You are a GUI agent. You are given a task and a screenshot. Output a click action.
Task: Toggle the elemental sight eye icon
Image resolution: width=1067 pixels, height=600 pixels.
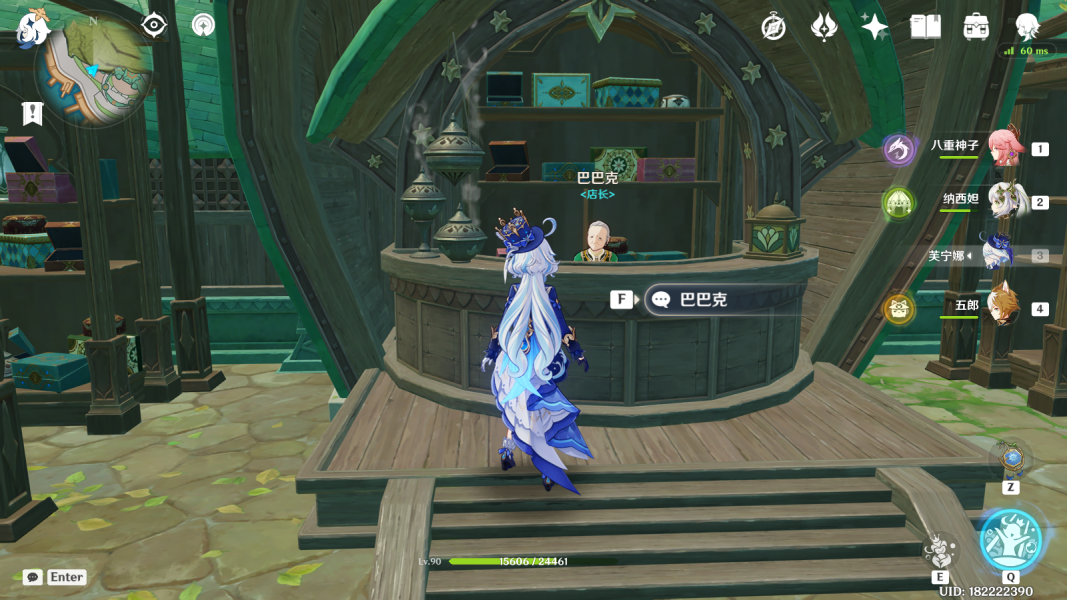(154, 25)
